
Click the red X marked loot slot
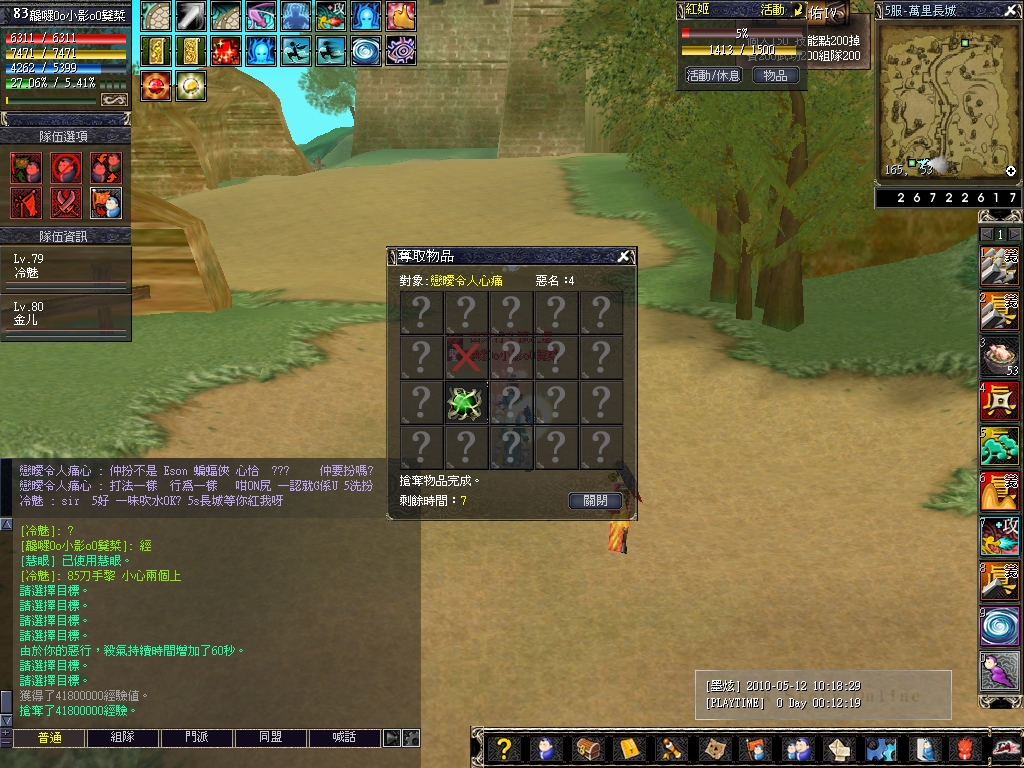coord(466,357)
